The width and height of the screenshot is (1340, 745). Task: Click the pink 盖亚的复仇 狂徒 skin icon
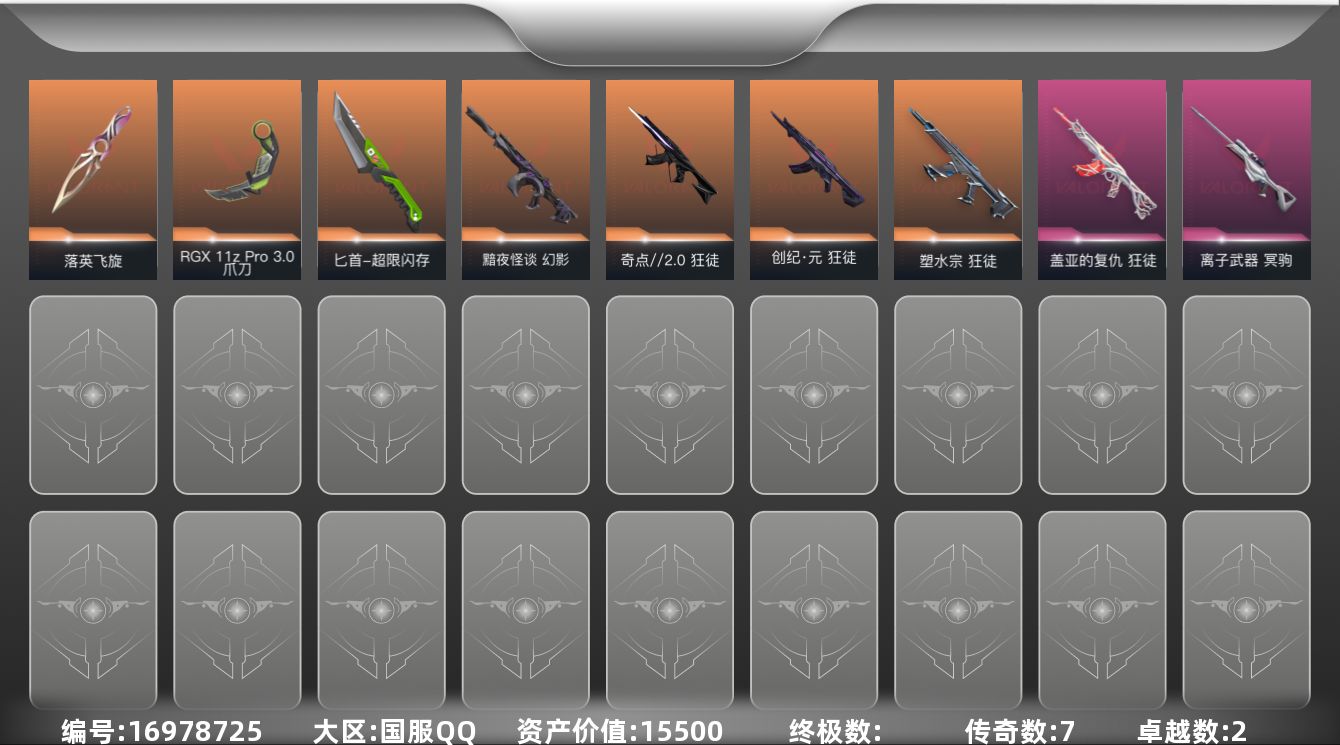(1101, 160)
